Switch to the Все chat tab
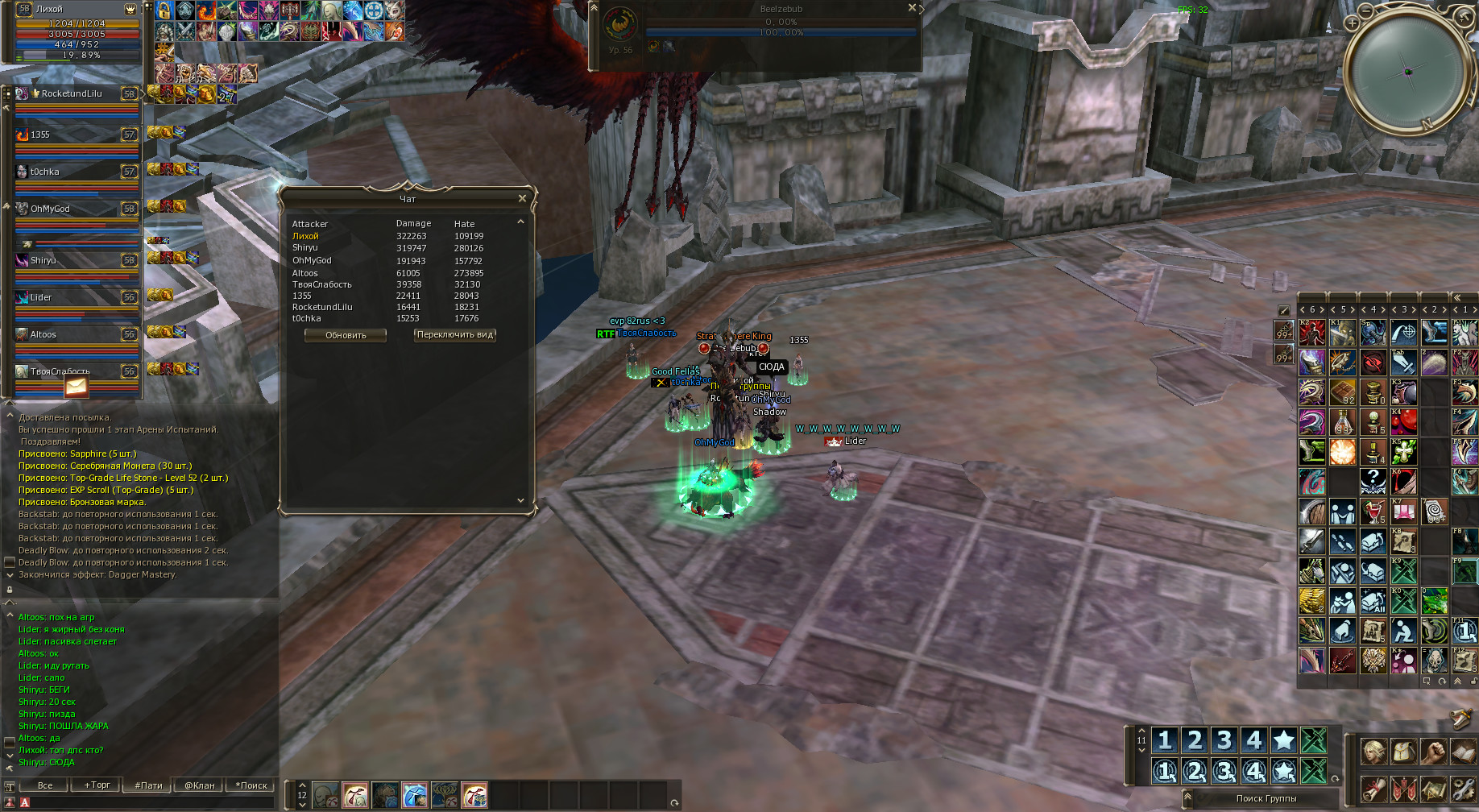Screen dimensions: 1479x812 pos(45,785)
